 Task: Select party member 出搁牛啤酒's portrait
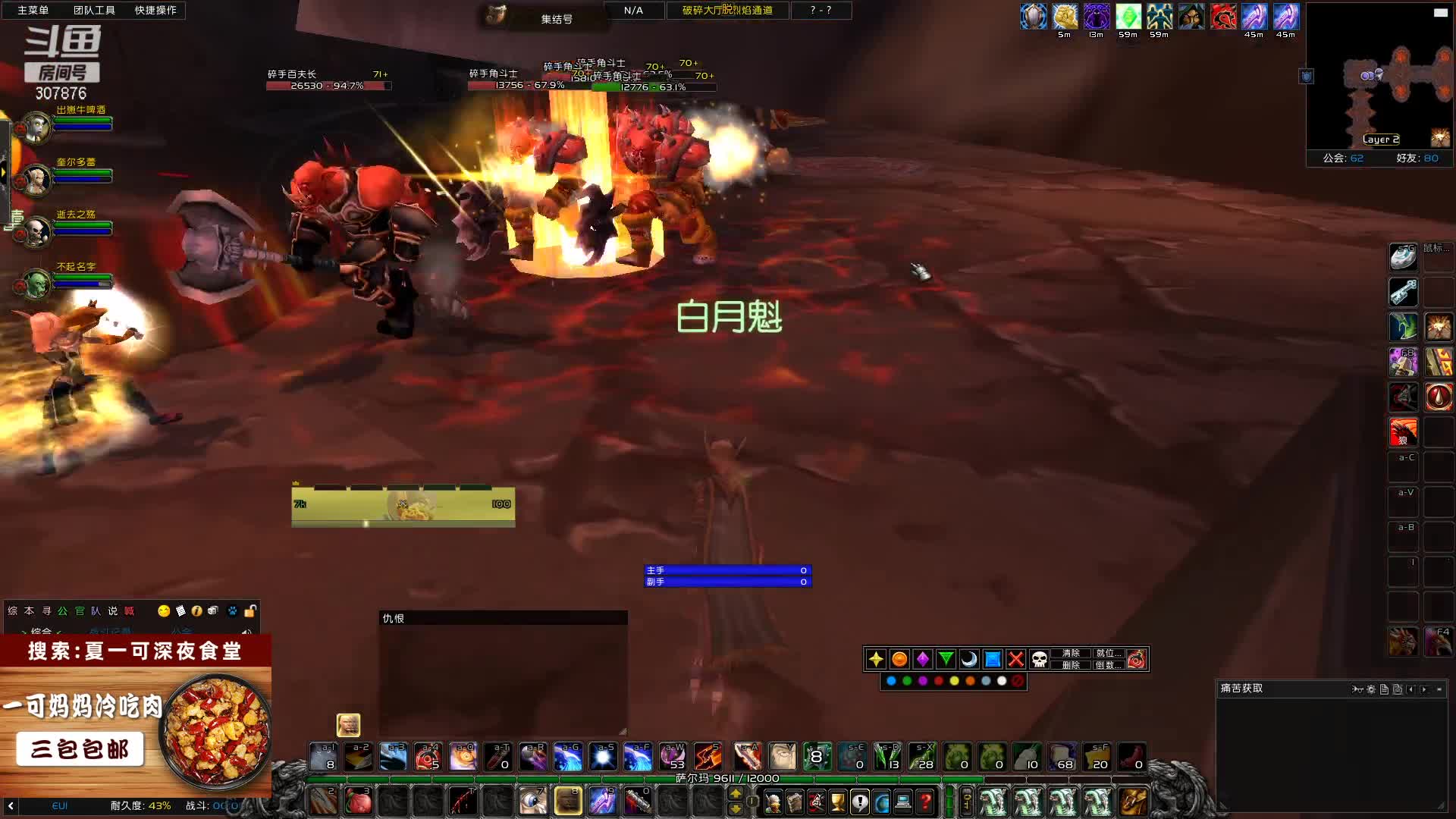point(36,127)
